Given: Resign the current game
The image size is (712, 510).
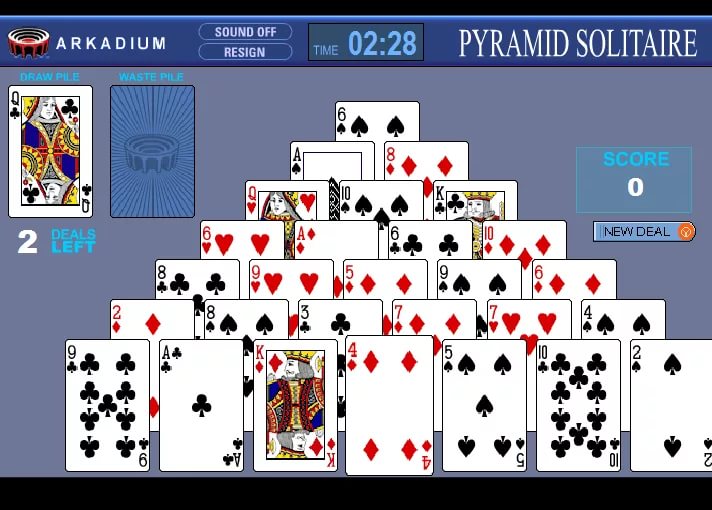Looking at the screenshot, I should tap(245, 52).
